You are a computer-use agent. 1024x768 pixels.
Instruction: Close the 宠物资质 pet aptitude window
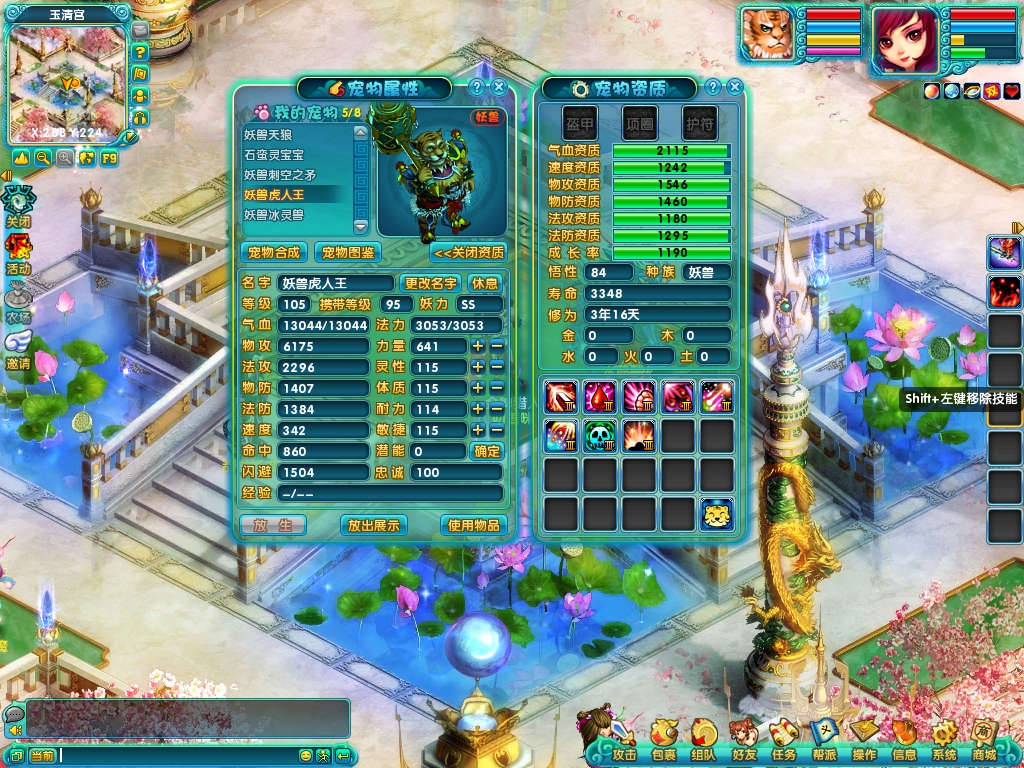736,88
